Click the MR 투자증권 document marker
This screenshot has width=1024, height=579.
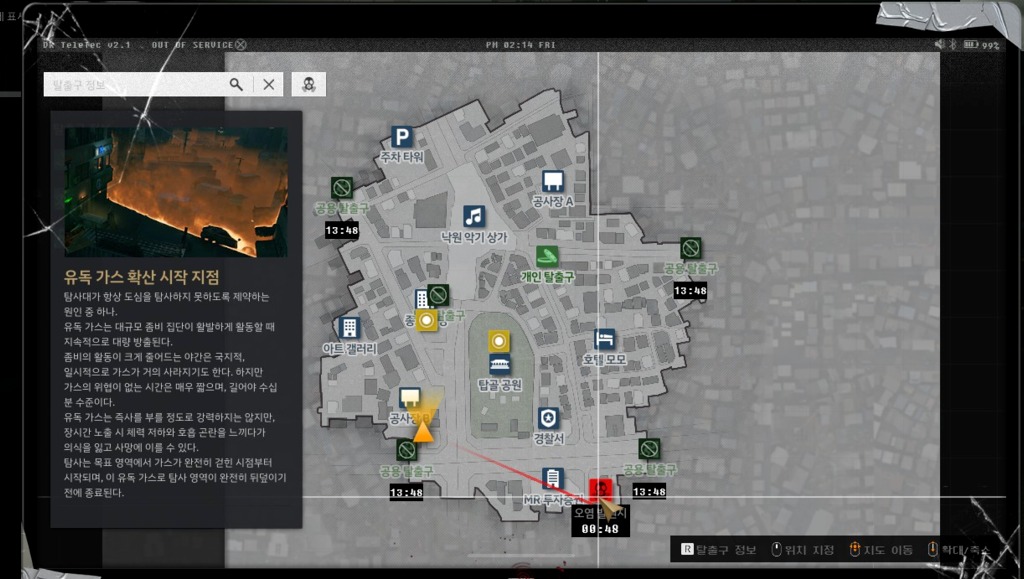coord(553,478)
